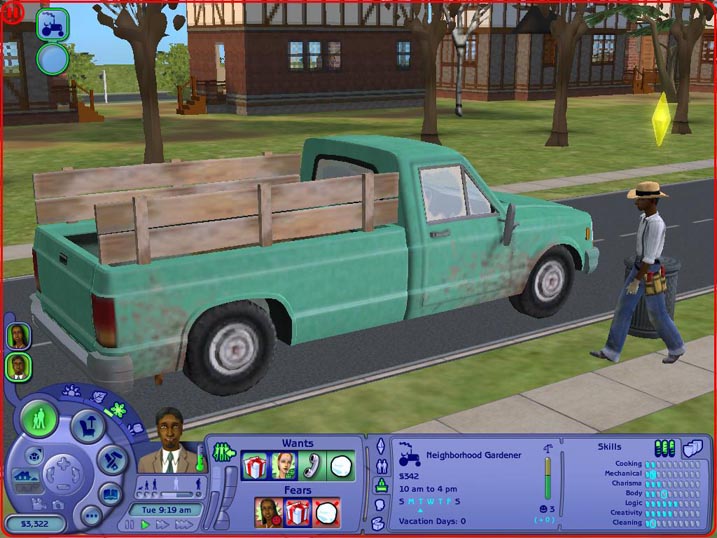Select Live mode button
717x538 pixels.
[x=40, y=418]
